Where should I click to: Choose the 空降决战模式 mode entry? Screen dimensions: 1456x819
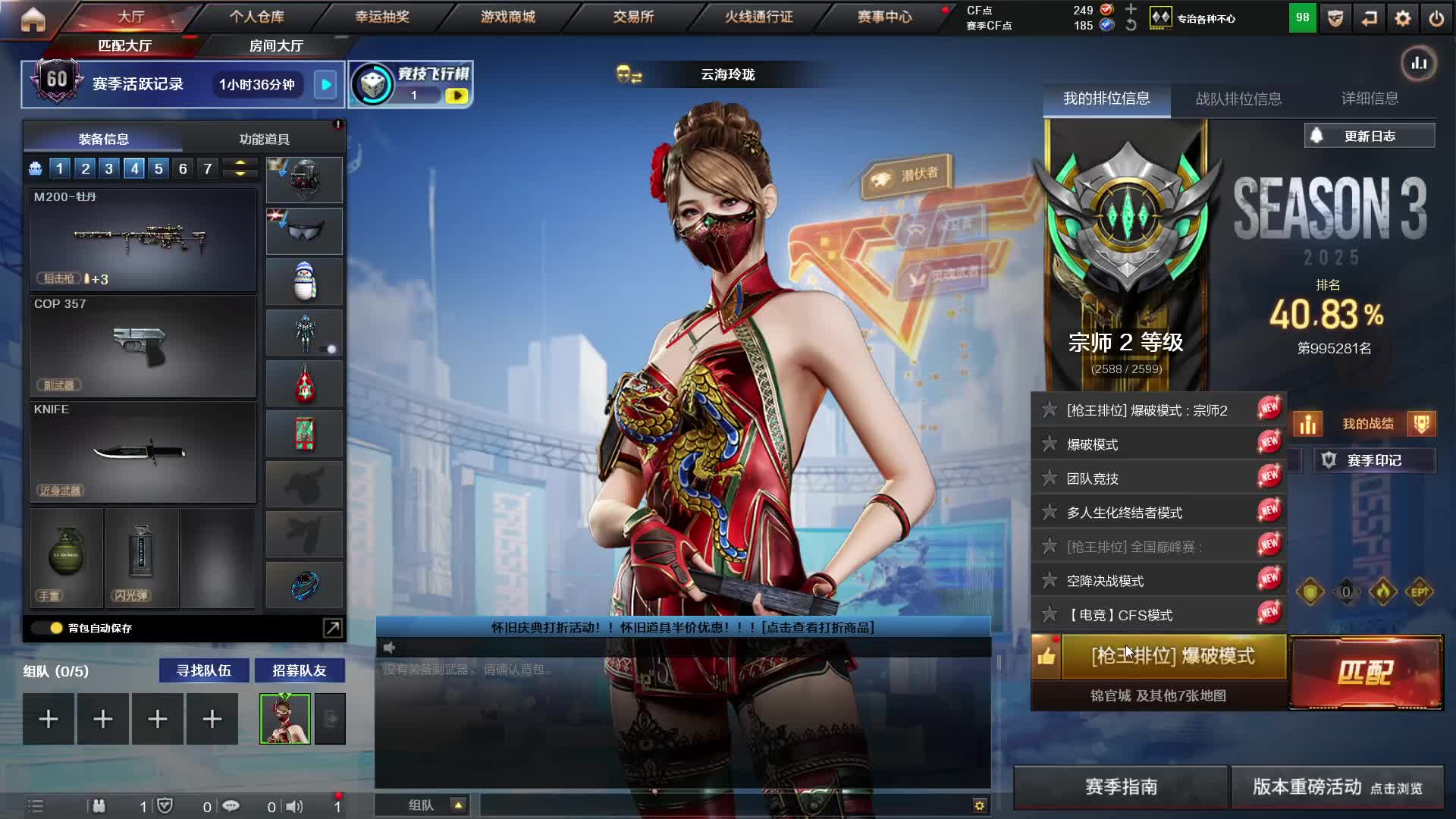1105,581
